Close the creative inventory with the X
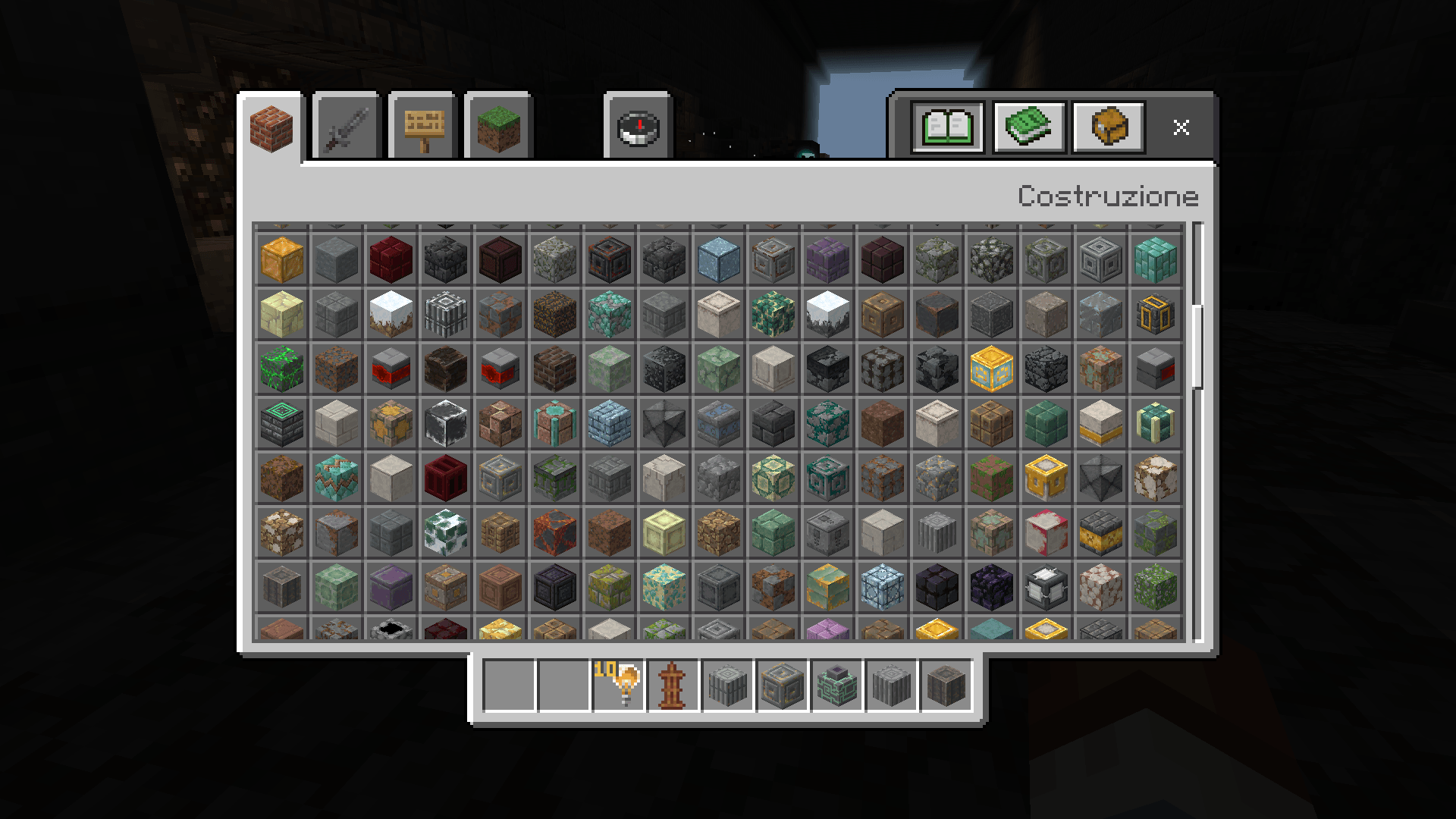Viewport: 1456px width, 819px height. tap(1181, 127)
